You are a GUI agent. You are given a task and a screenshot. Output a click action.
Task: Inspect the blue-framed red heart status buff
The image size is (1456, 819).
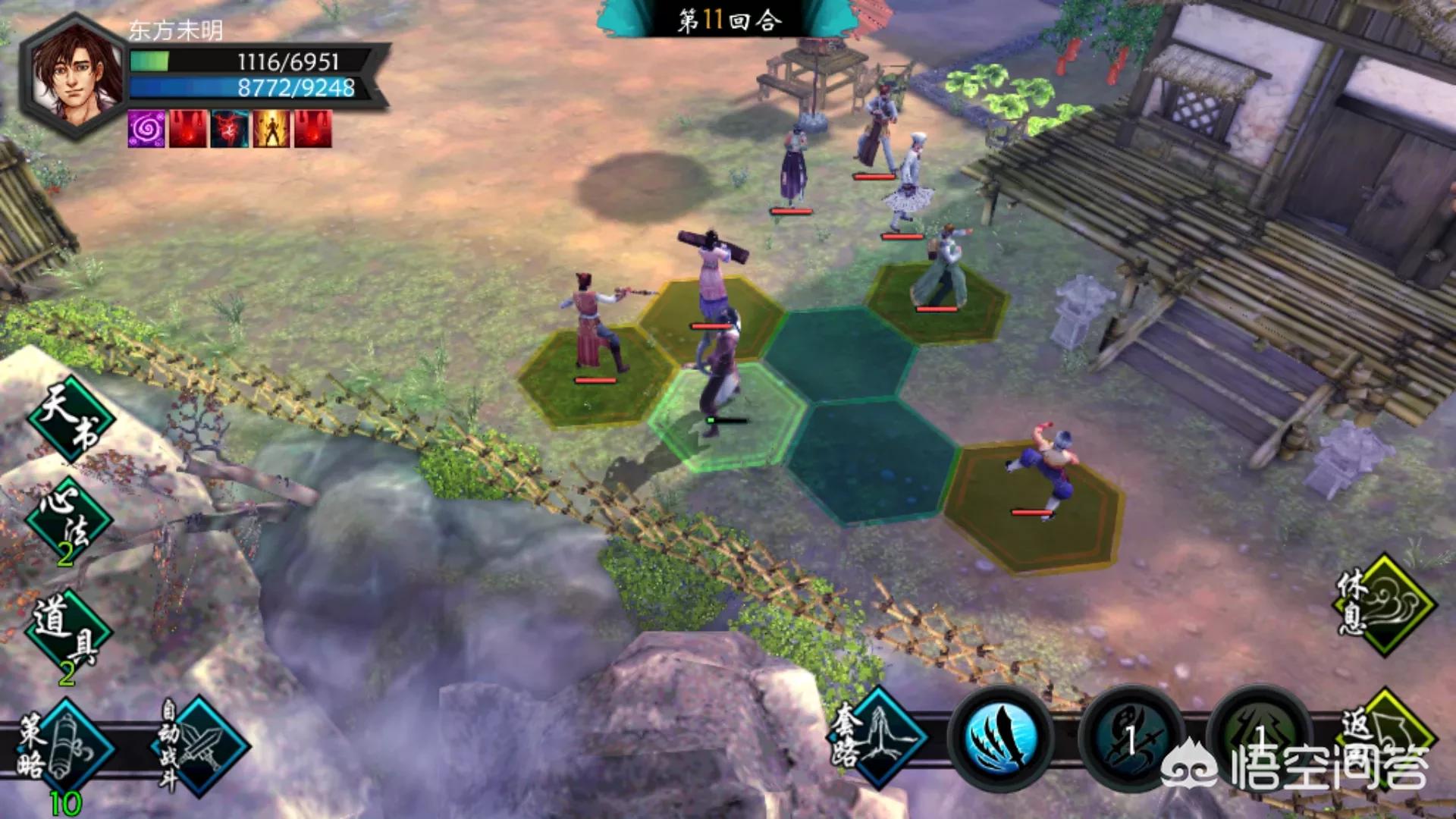click(x=230, y=128)
